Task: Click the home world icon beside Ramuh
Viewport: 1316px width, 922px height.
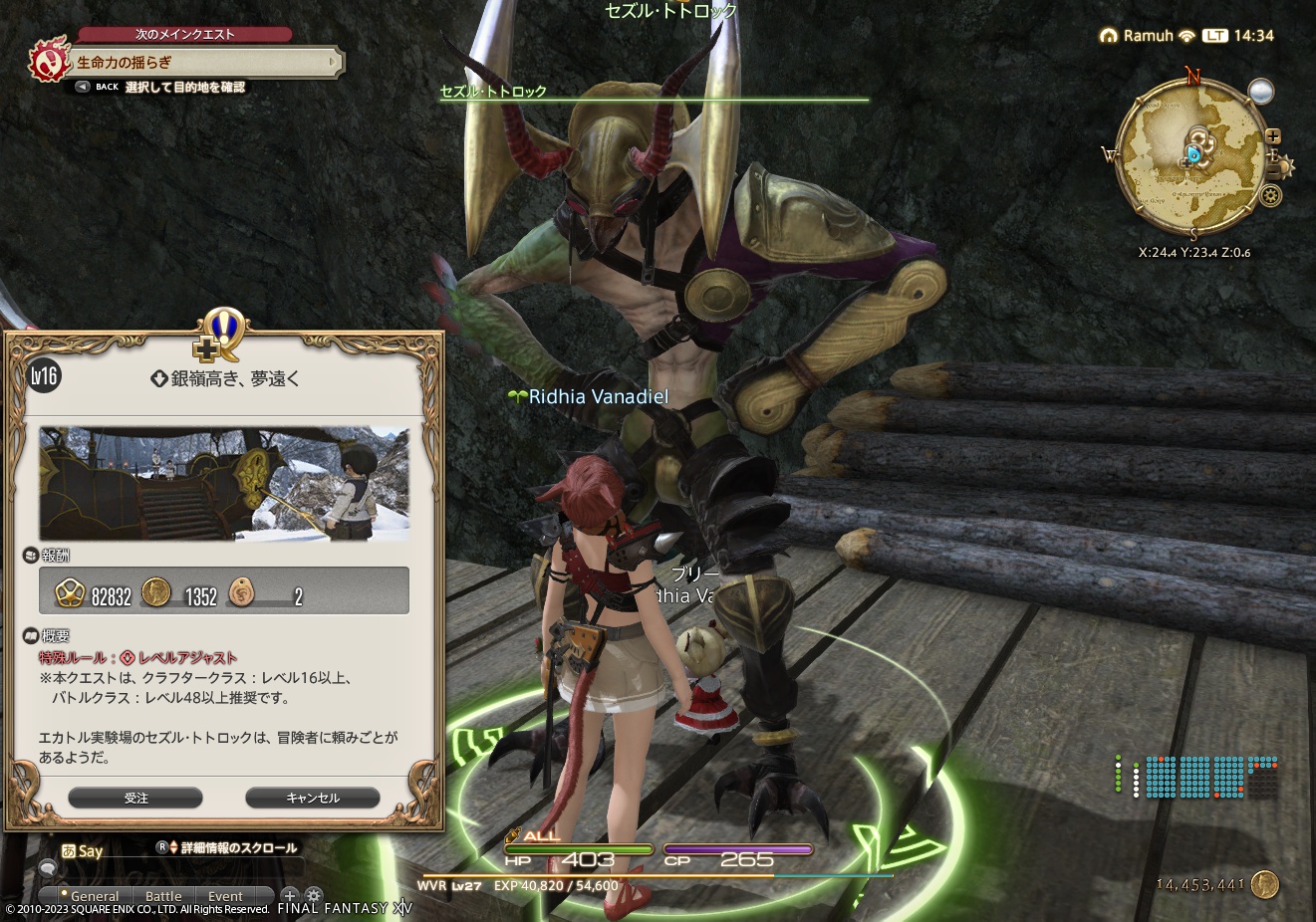Action: pos(1109,35)
